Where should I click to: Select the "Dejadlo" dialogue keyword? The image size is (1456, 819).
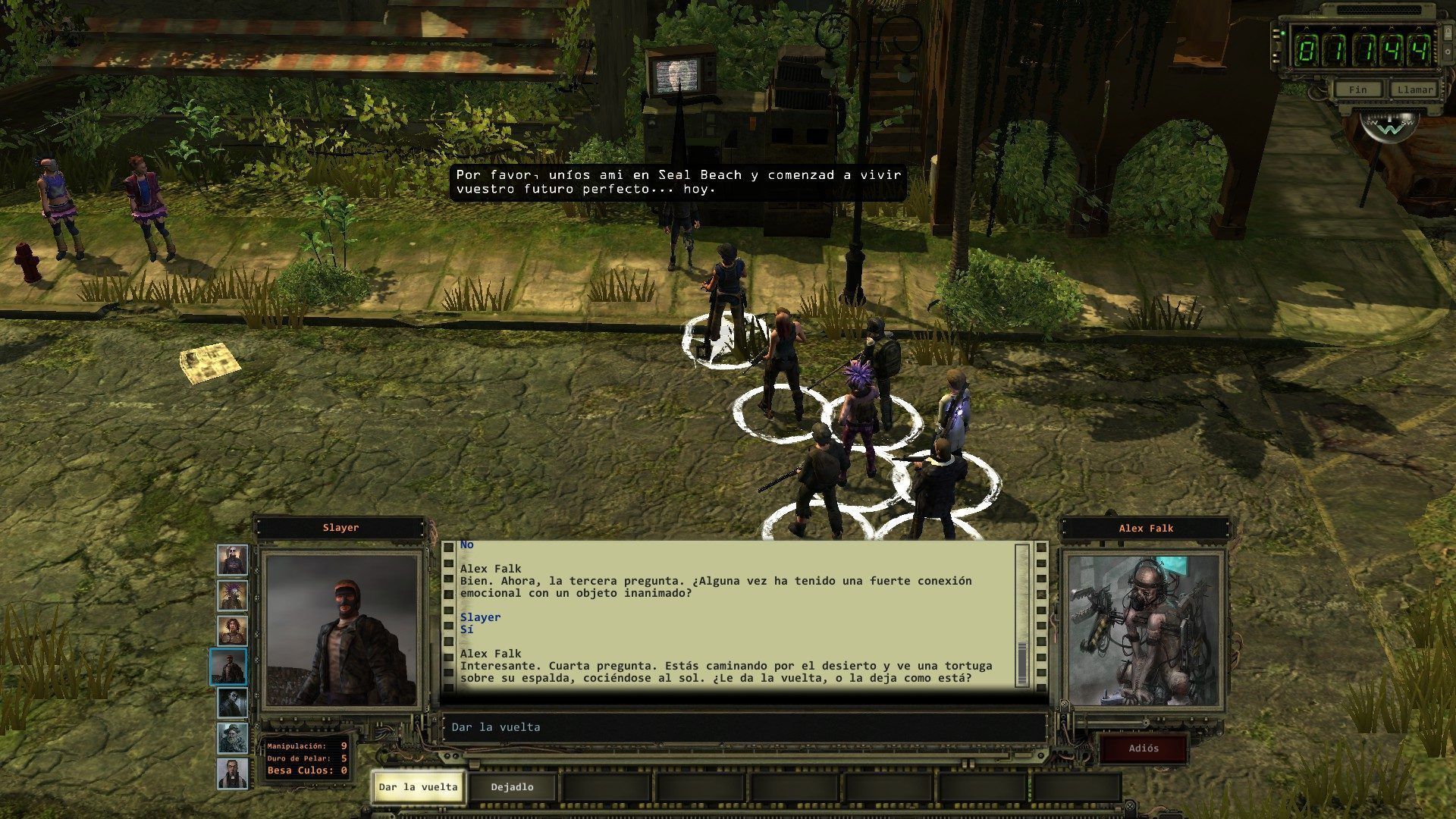pos(512,787)
